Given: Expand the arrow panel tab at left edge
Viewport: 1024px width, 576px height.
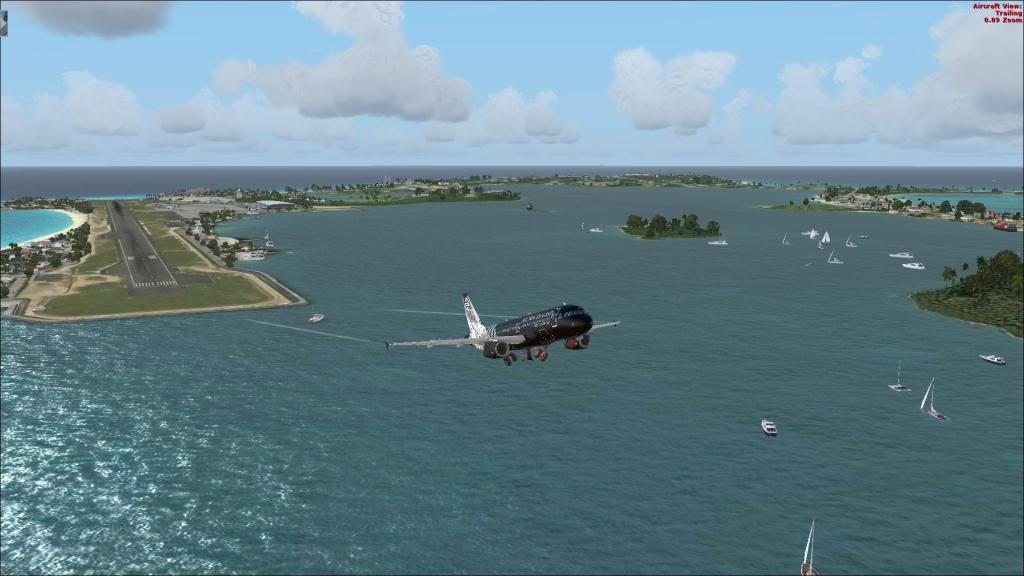Looking at the screenshot, I should [3, 22].
